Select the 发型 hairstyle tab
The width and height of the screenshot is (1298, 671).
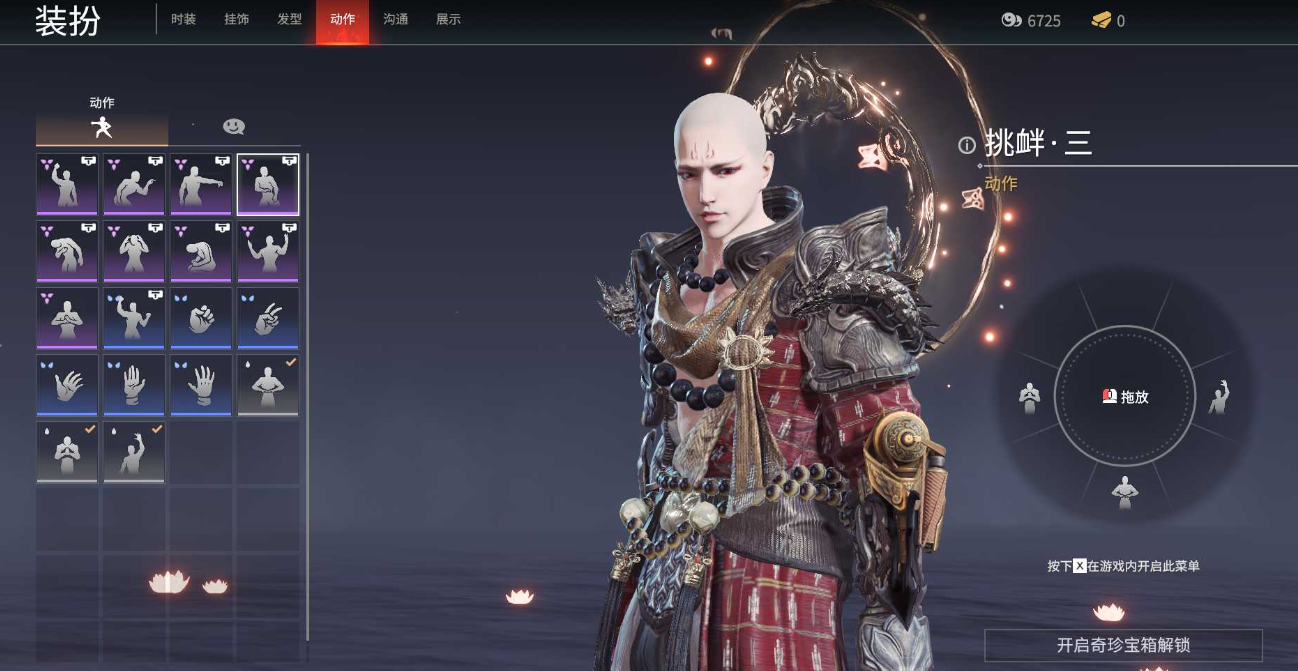click(289, 20)
